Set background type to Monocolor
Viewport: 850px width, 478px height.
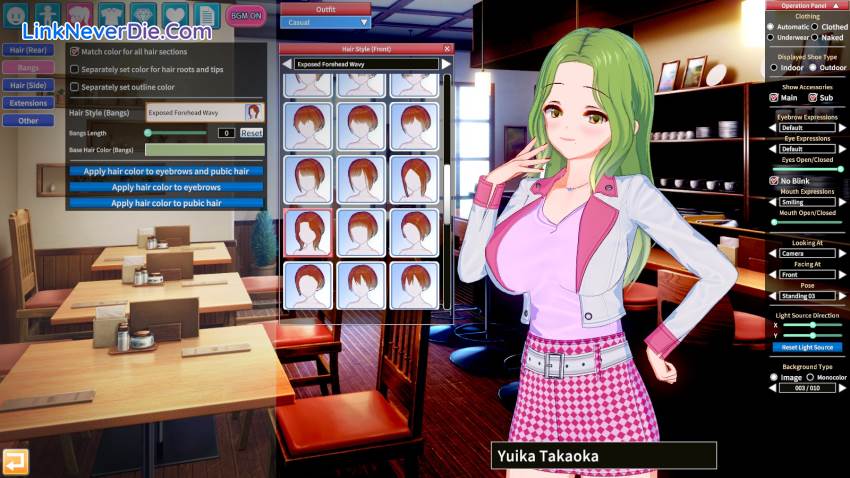(811, 377)
